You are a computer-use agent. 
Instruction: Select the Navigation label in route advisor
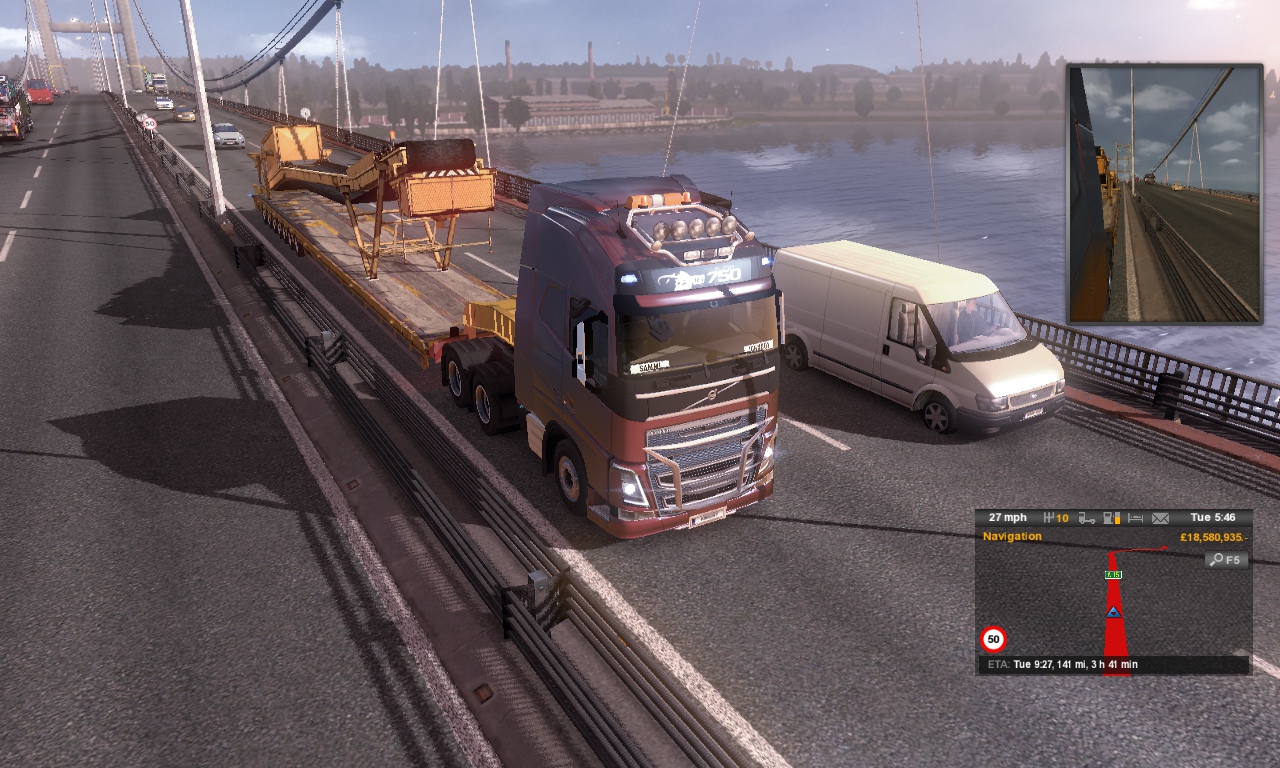click(x=1012, y=537)
